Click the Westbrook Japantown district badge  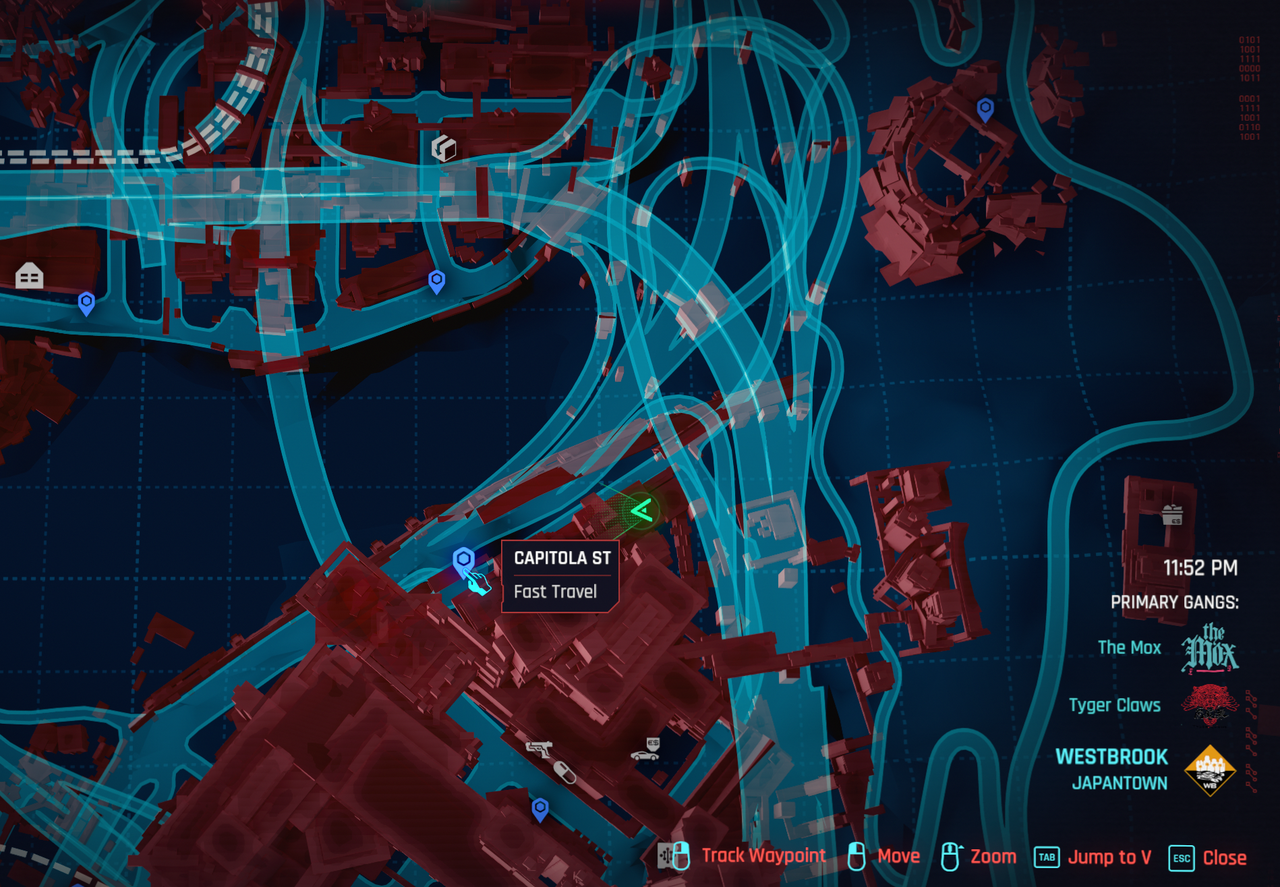coord(1209,770)
